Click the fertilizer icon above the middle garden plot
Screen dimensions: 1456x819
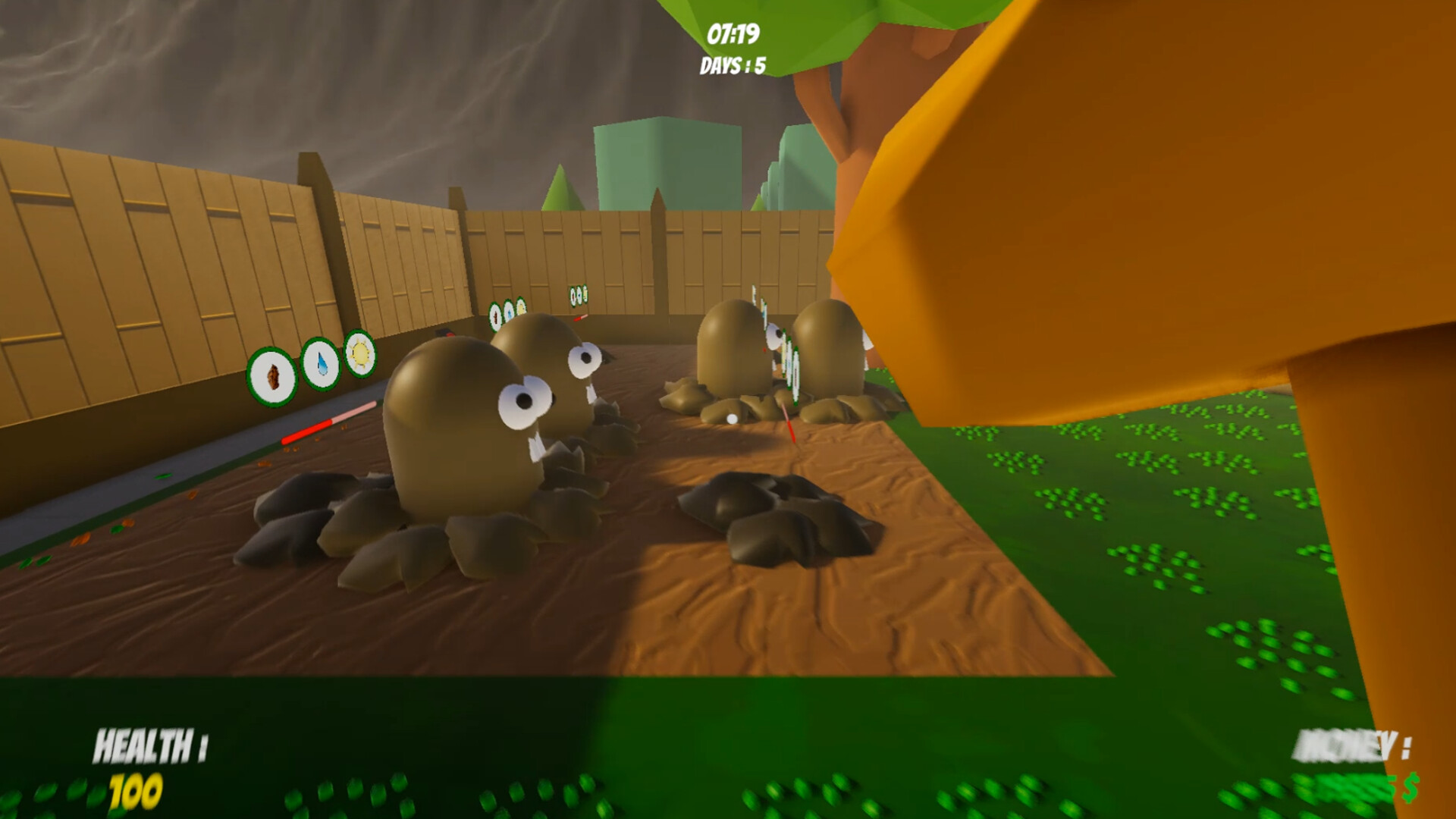495,314
